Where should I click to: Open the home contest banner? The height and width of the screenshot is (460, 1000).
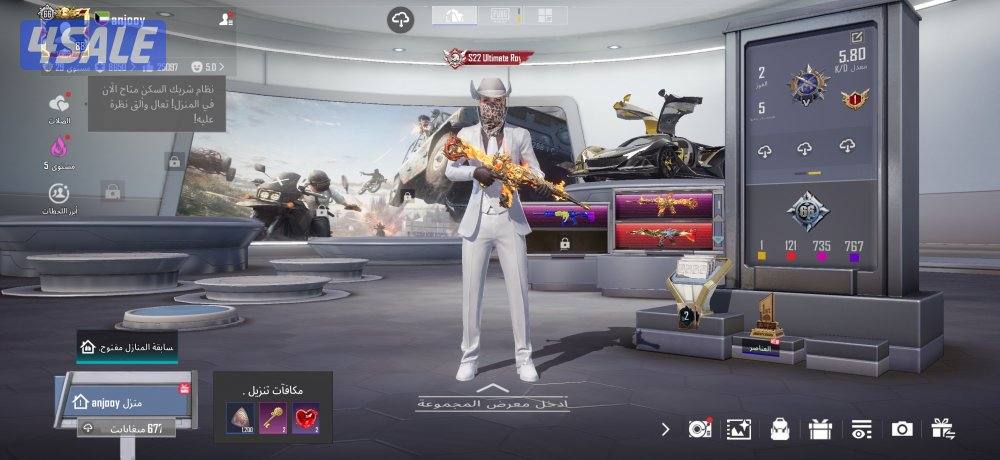tap(127, 347)
